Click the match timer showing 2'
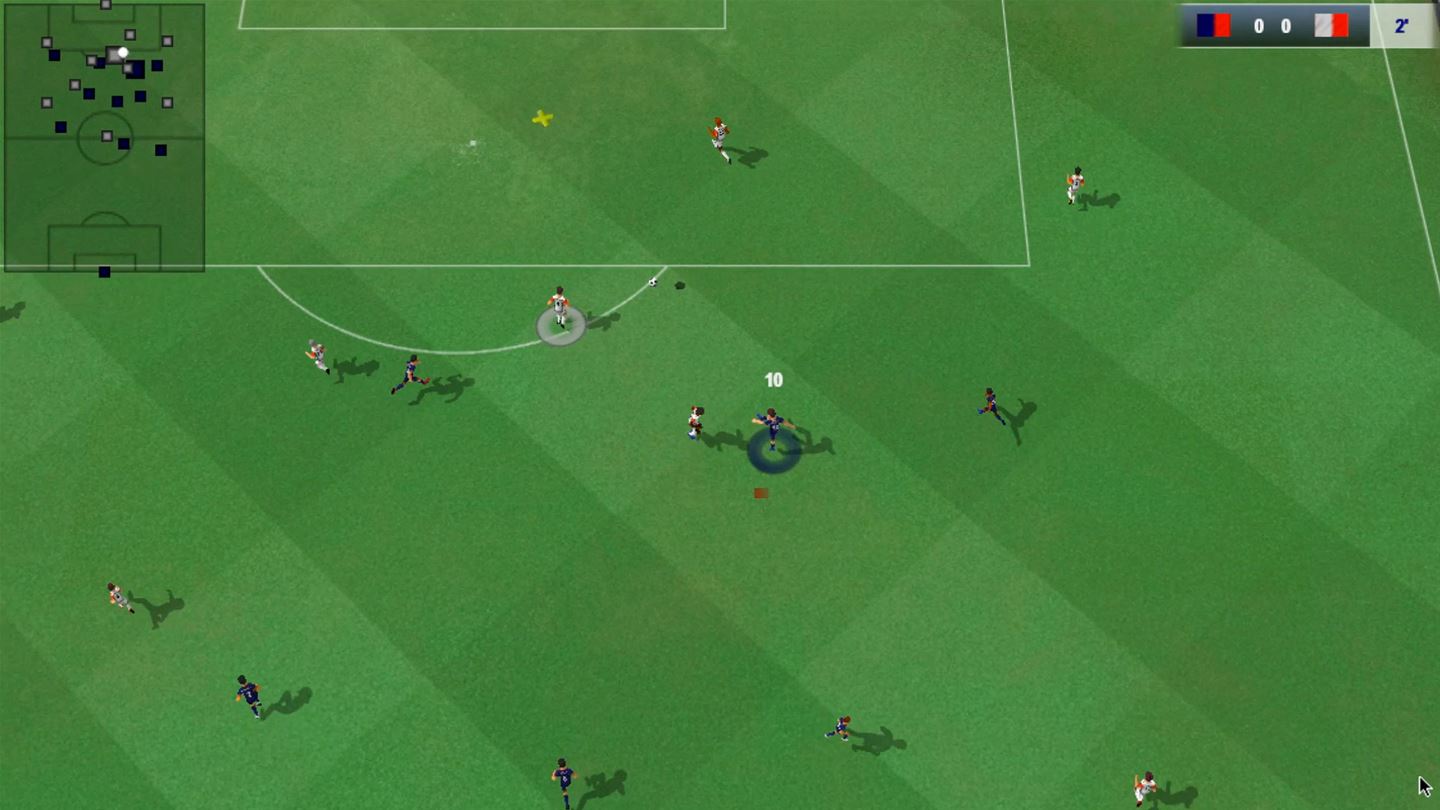Viewport: 1440px width, 810px height. (1400, 26)
